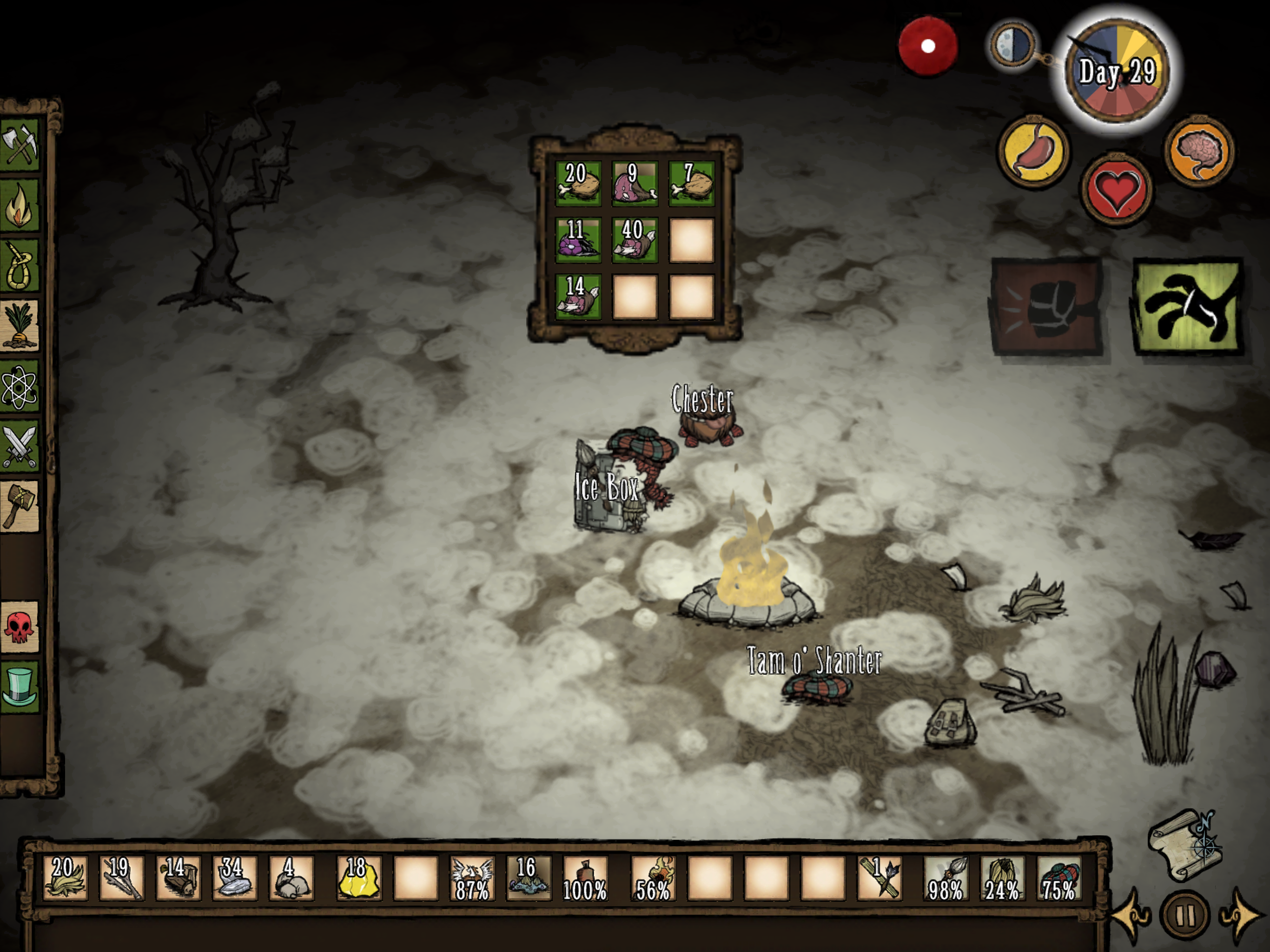
Task: Grab the 11 monster meat stack
Action: coord(577,239)
